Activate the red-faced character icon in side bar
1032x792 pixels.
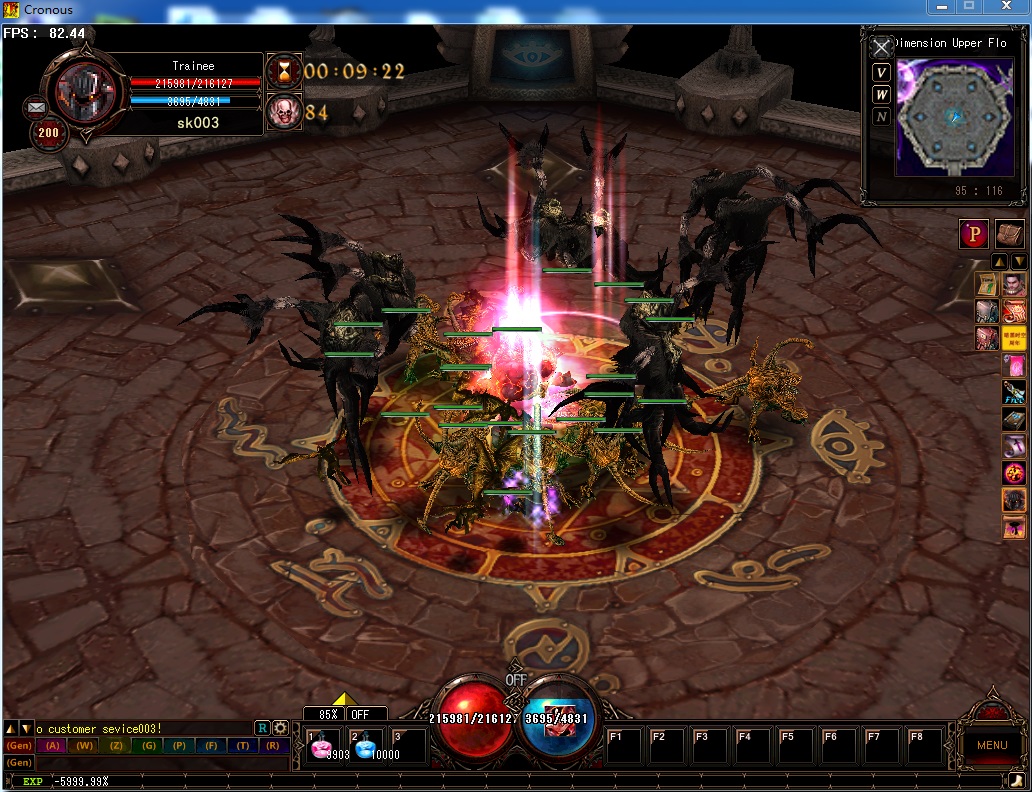[1014, 285]
